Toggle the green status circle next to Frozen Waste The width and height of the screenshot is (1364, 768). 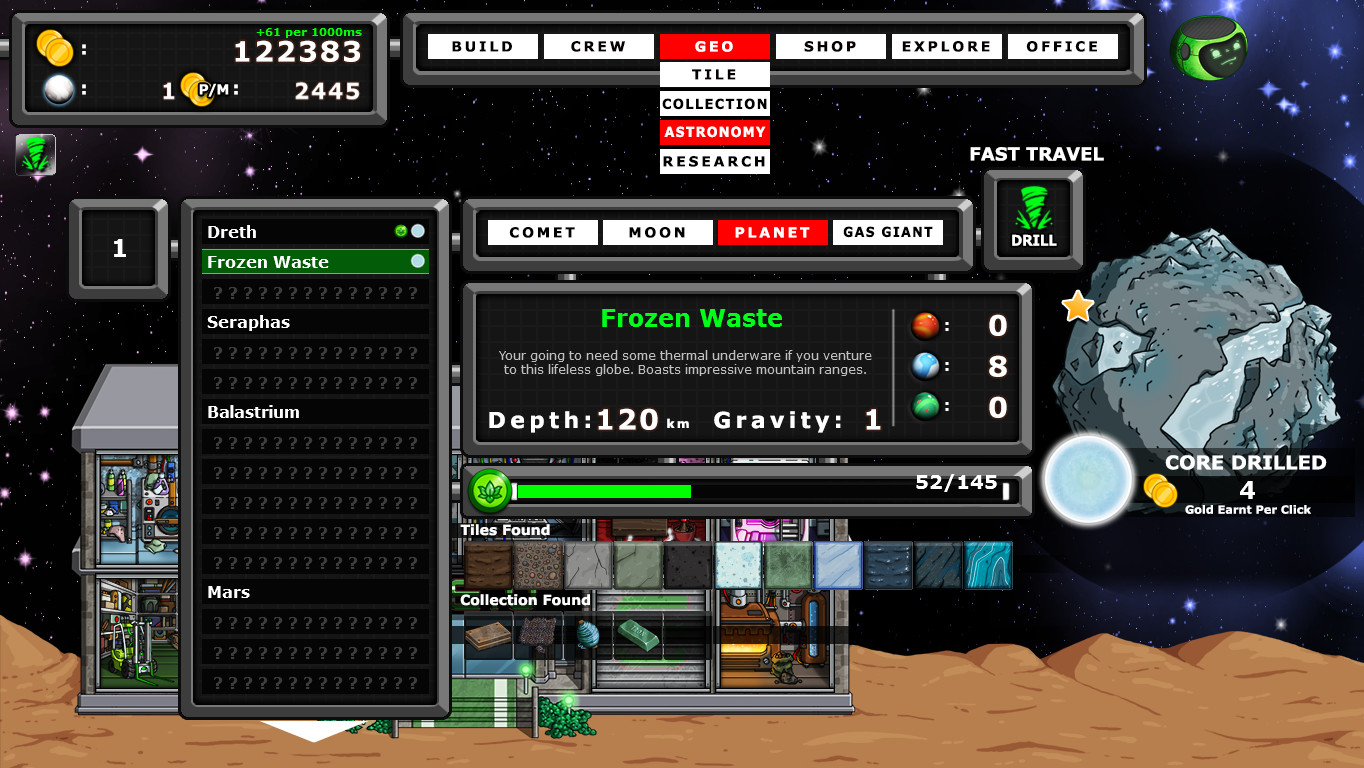(419, 261)
